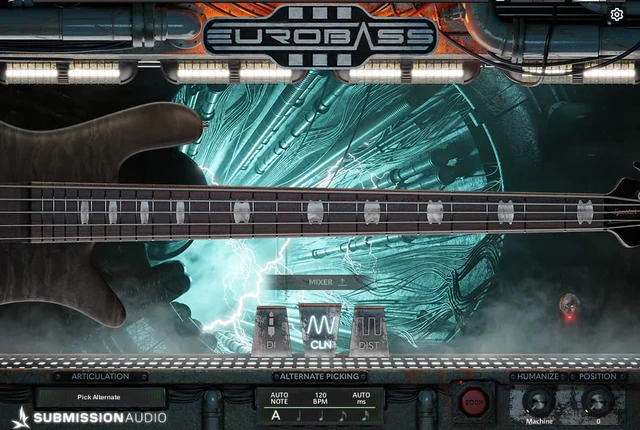Select the DI signal channel
The width and height of the screenshot is (640, 430).
[271, 330]
